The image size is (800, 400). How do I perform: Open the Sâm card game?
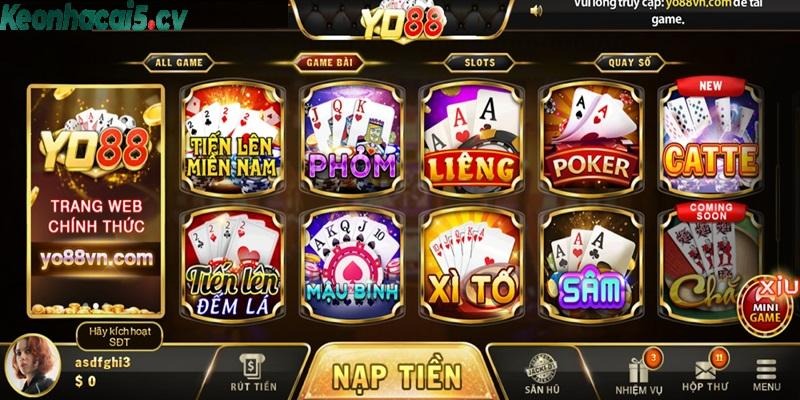pyautogui.click(x=590, y=260)
